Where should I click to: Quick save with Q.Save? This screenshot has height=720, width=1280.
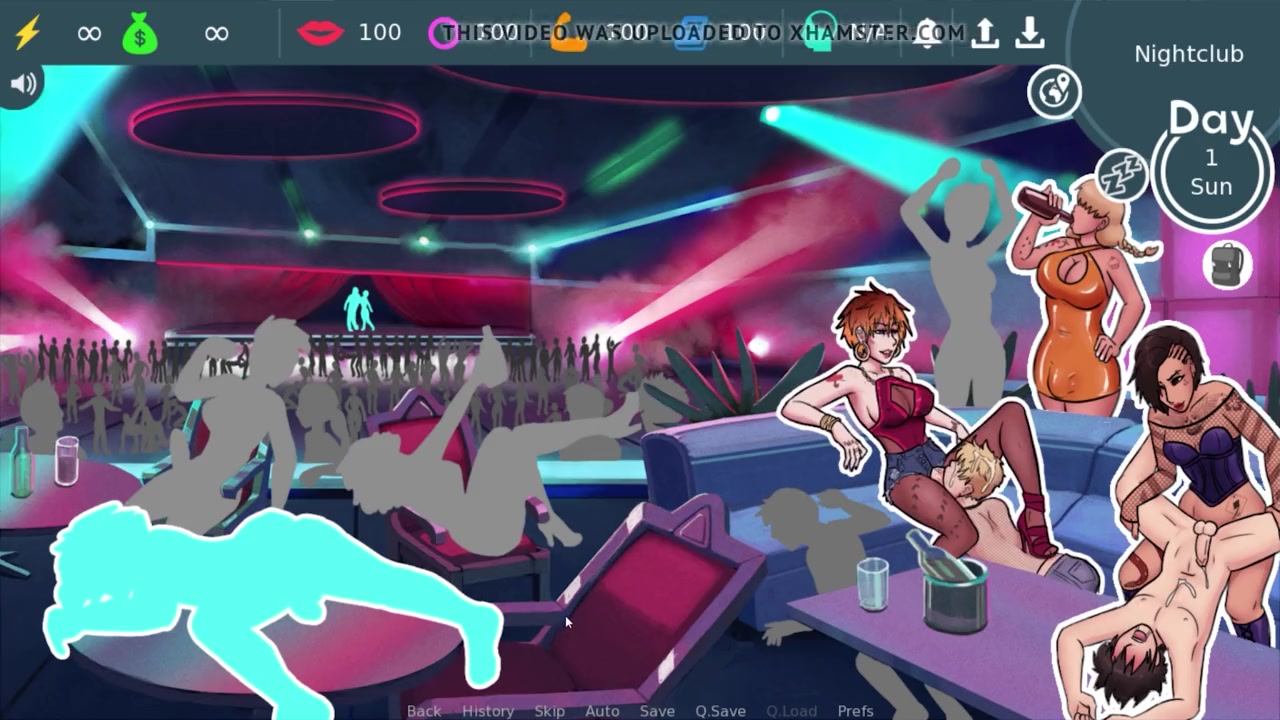tap(720, 710)
